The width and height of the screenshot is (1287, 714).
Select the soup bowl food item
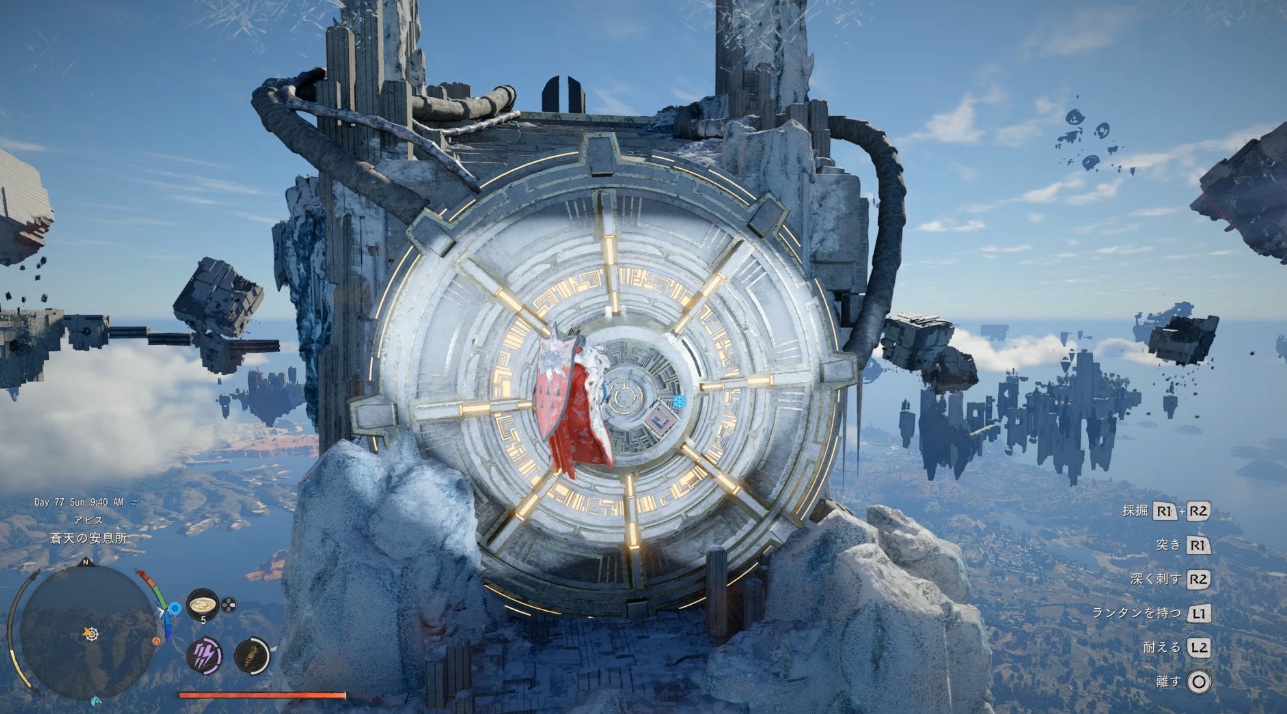[x=202, y=604]
